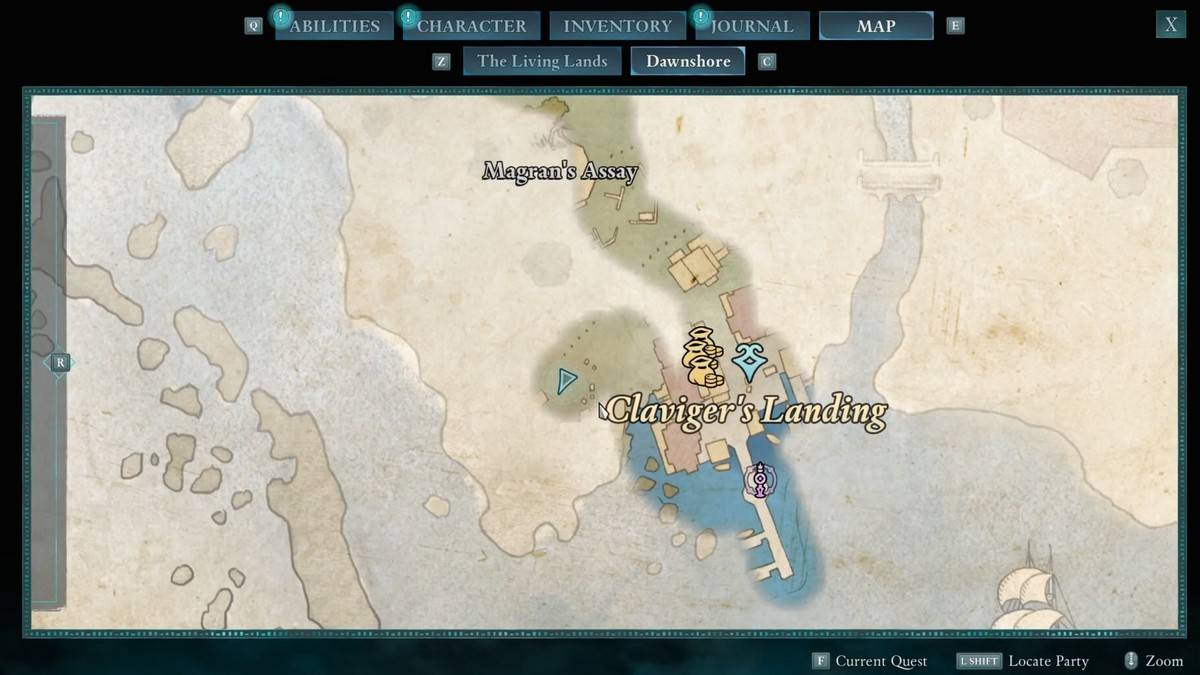The image size is (1200, 675).
Task: Click the Magran's Assay location label
Action: tap(560, 172)
